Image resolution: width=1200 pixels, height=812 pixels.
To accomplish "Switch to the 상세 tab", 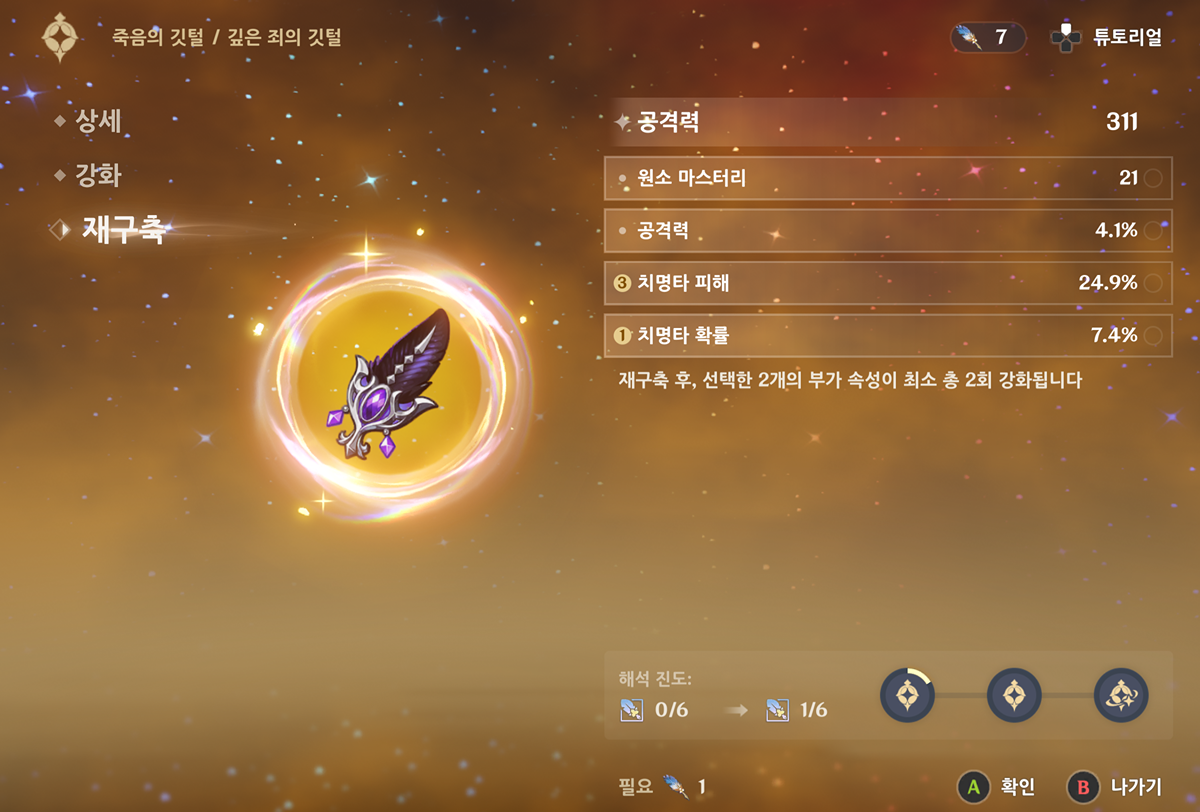I will click(97, 122).
